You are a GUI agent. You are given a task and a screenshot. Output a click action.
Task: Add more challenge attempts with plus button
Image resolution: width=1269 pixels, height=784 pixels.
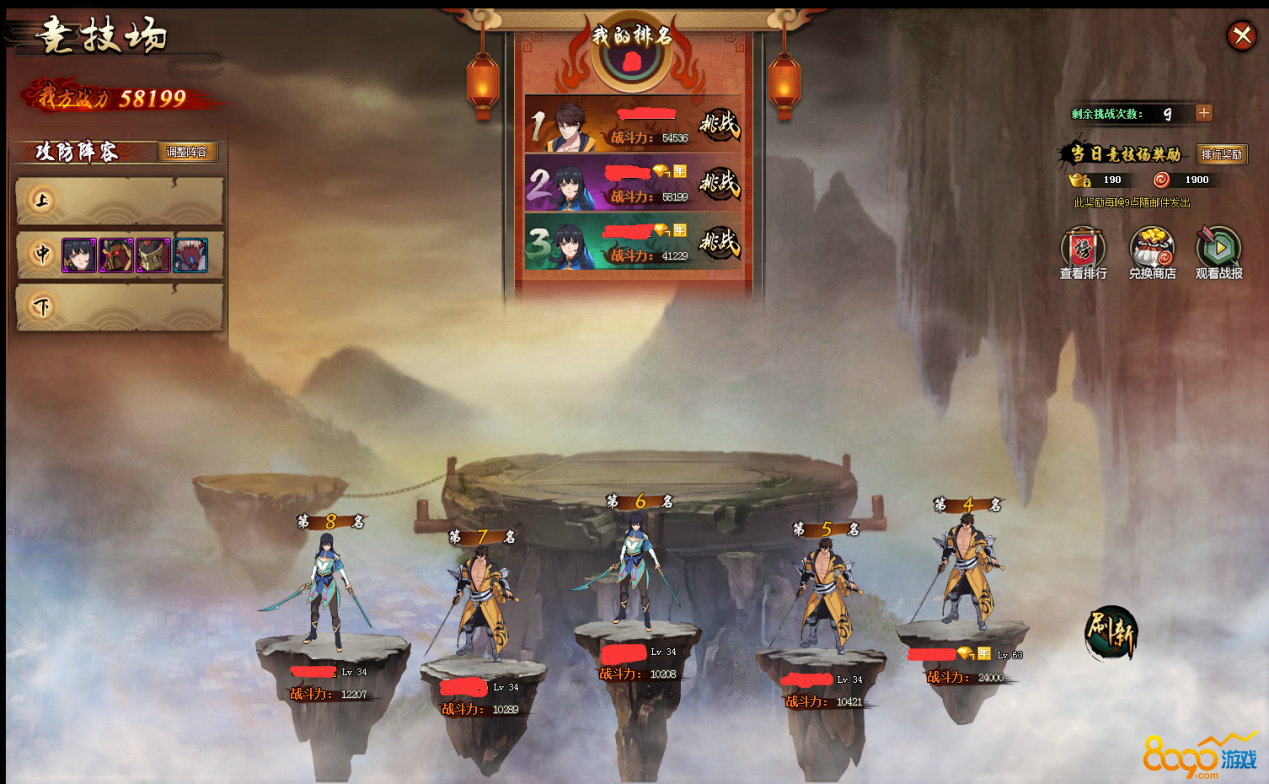coord(1204,113)
